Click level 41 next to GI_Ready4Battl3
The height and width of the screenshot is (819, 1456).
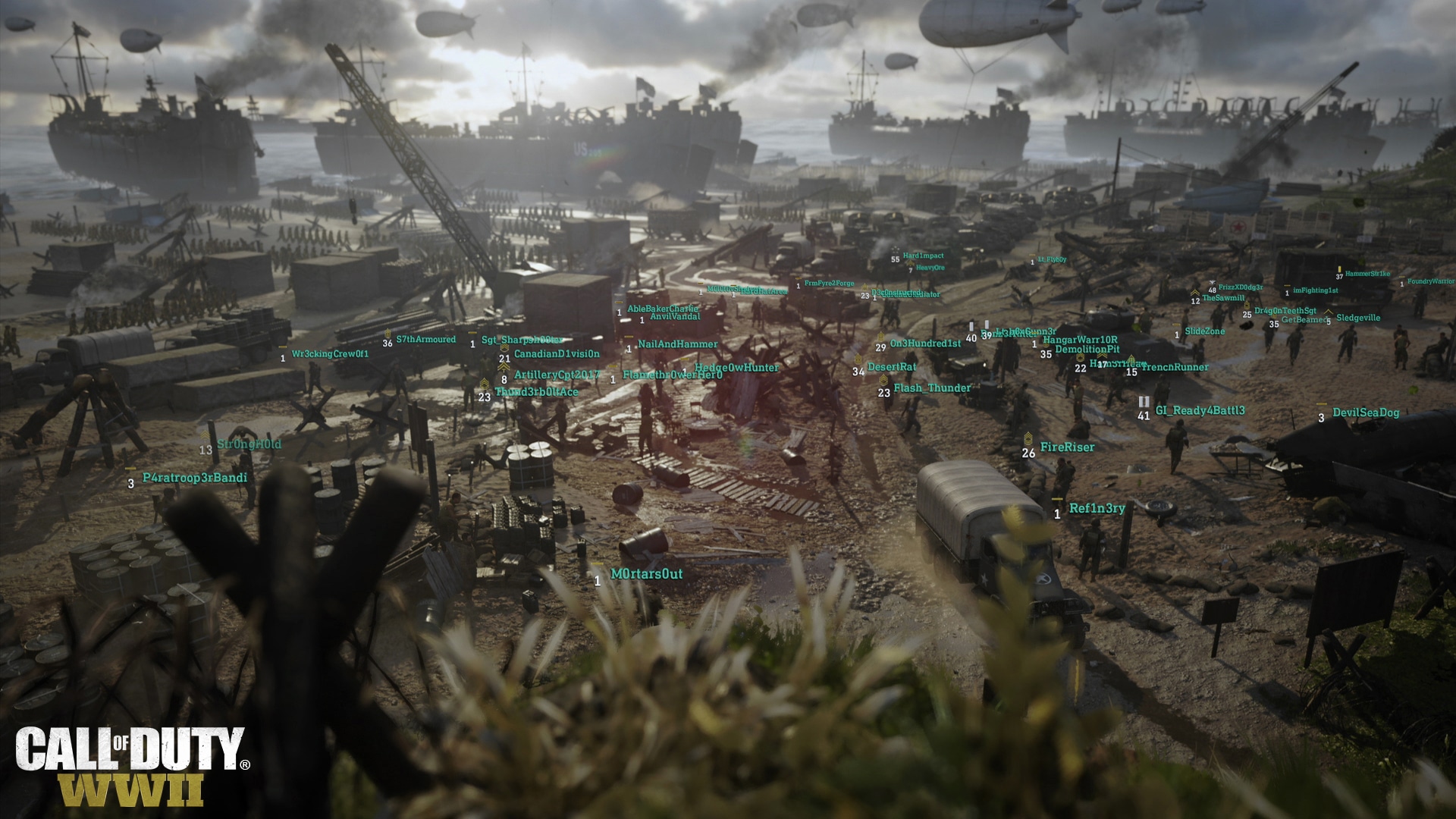pos(1144,416)
